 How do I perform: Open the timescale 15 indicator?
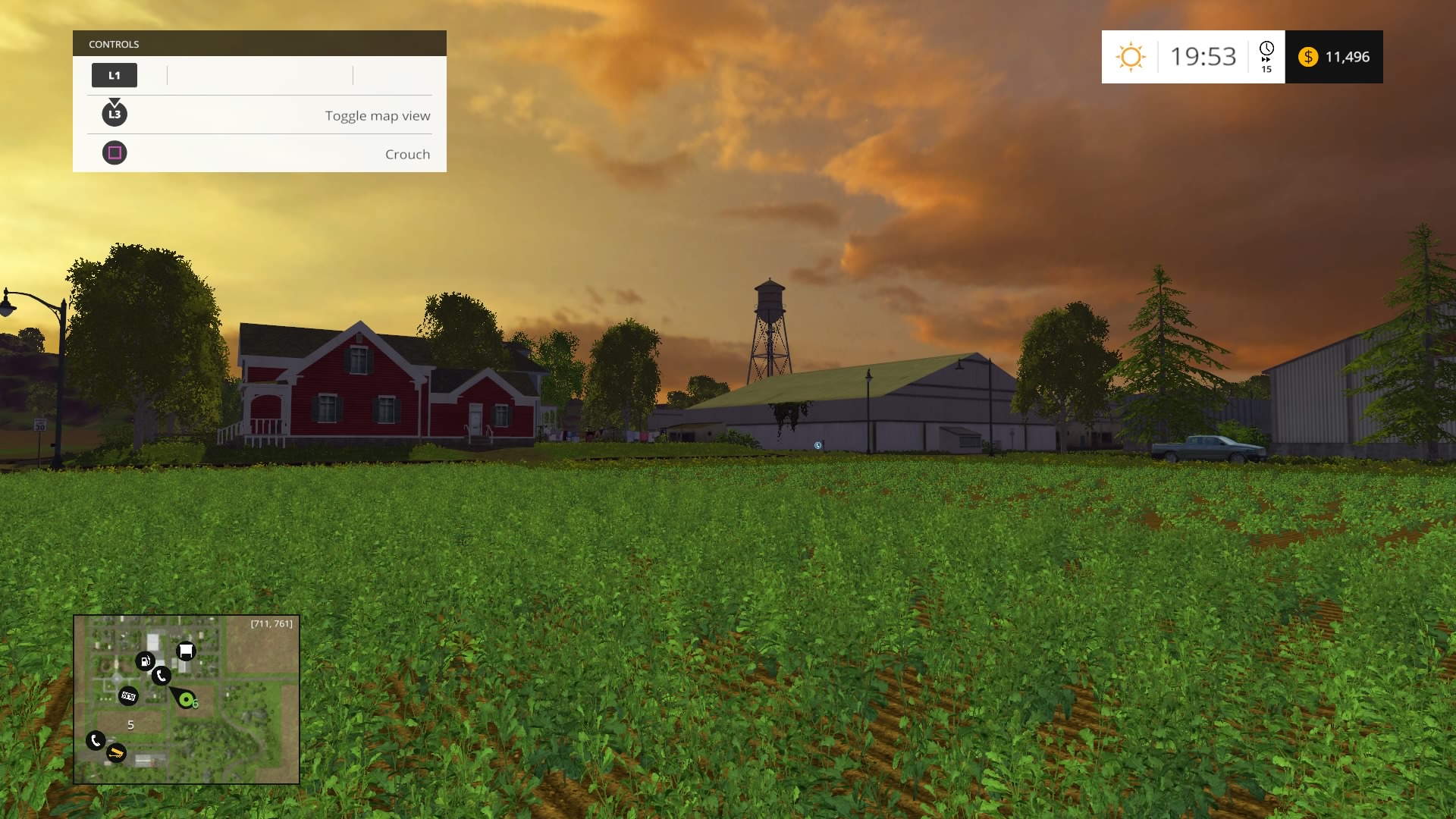(1266, 71)
